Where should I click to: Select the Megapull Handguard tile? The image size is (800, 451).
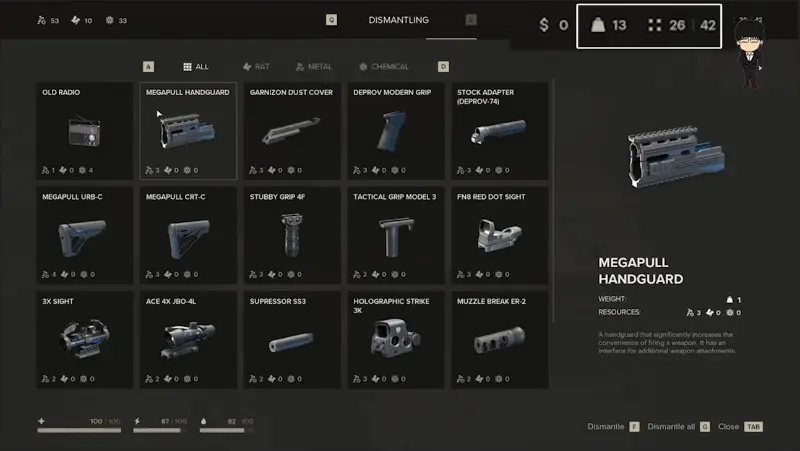click(x=188, y=131)
